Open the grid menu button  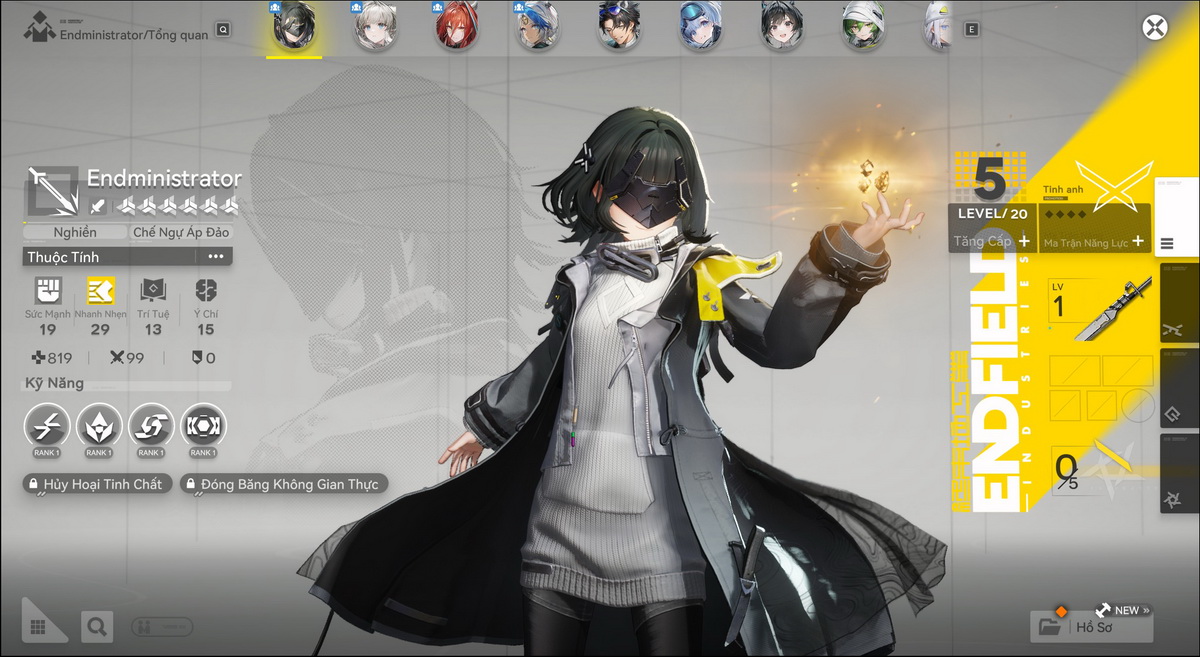coord(39,627)
